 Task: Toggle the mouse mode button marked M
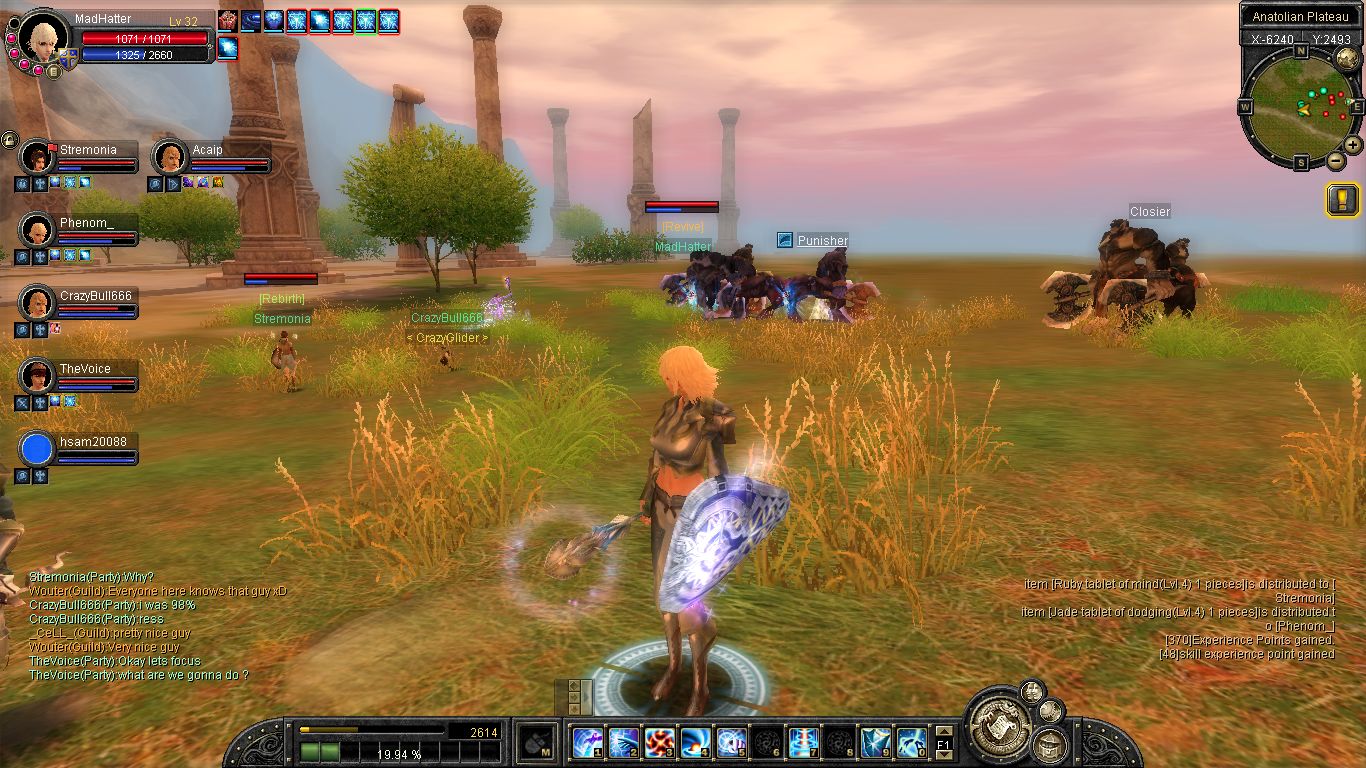click(536, 743)
